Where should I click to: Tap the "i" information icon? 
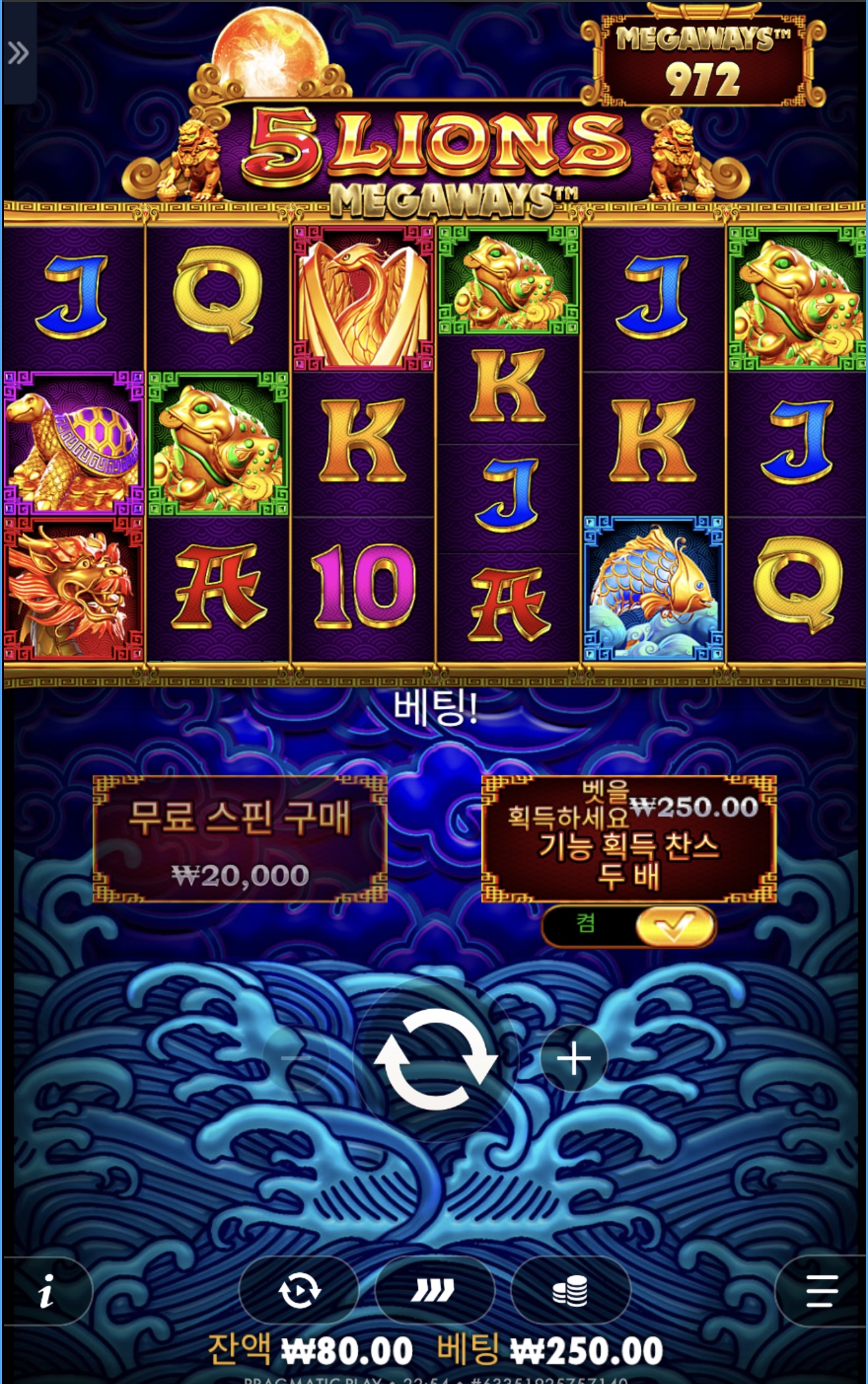tap(47, 1291)
